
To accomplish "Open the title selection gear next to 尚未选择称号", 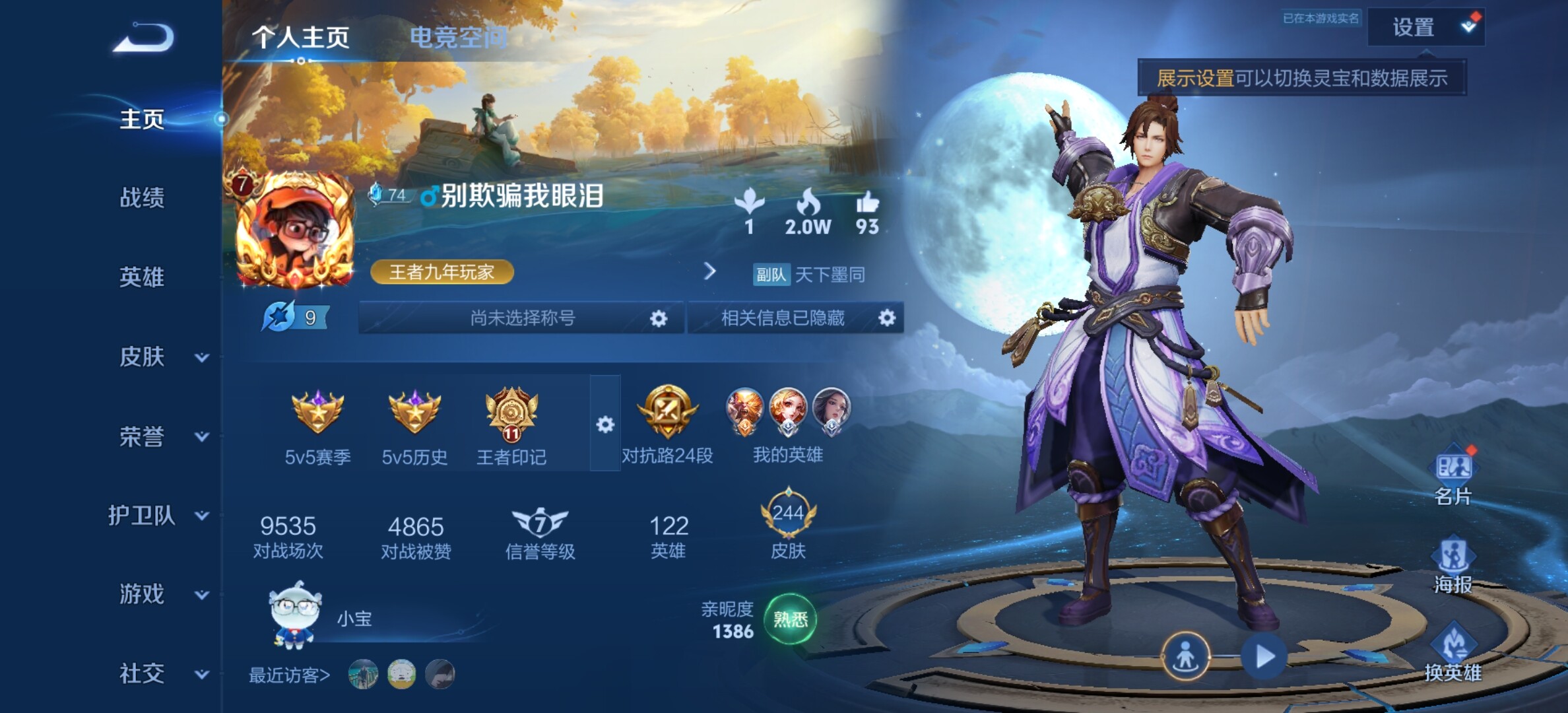I will pyautogui.click(x=658, y=319).
